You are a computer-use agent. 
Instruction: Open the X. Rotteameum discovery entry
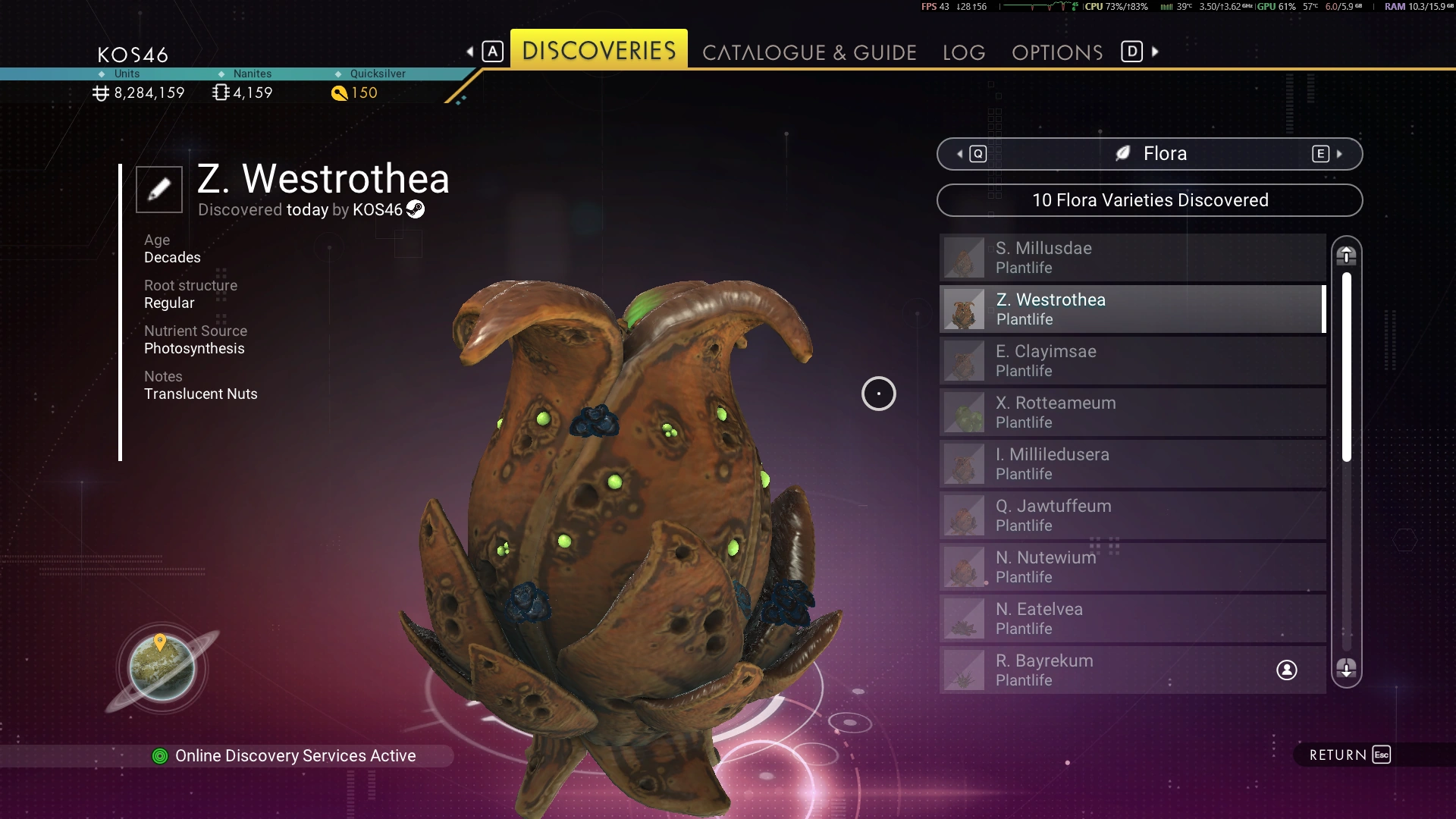pos(1132,413)
